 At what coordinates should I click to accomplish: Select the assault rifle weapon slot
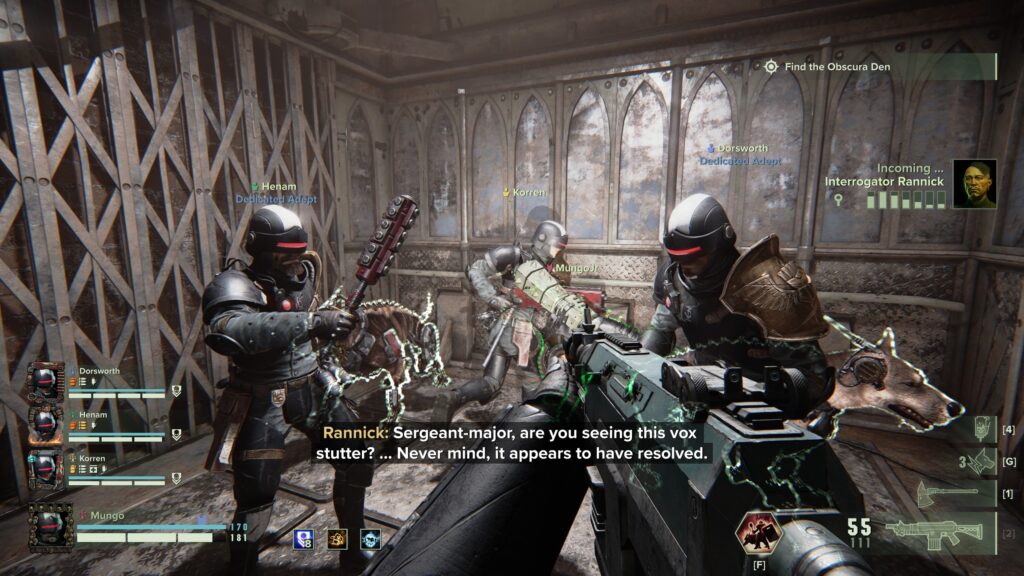click(x=942, y=532)
